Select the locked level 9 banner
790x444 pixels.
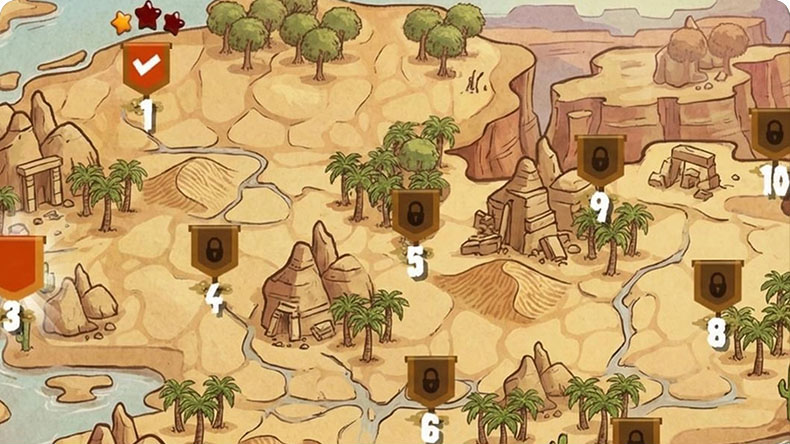tap(600, 159)
